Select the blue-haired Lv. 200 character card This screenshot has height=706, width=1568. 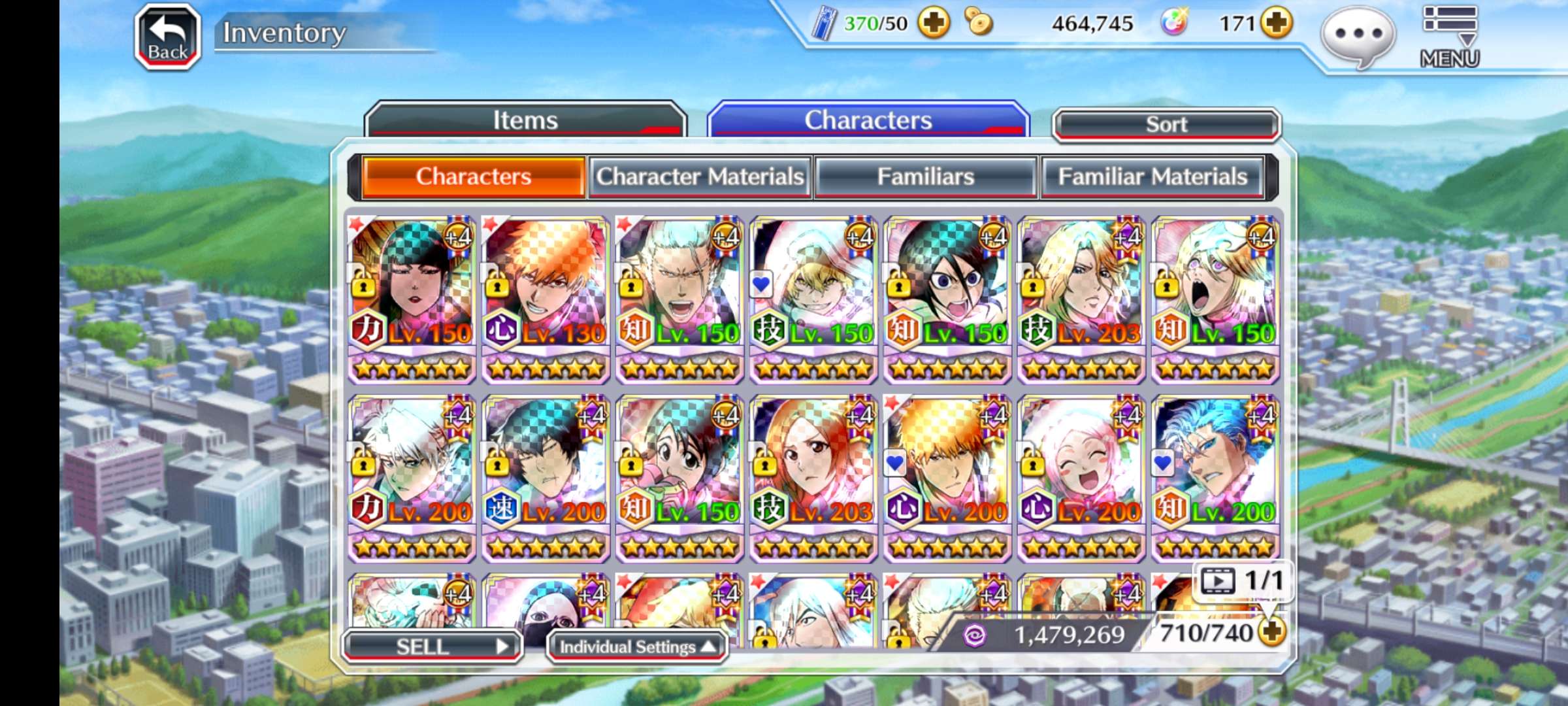pyautogui.click(x=1215, y=478)
